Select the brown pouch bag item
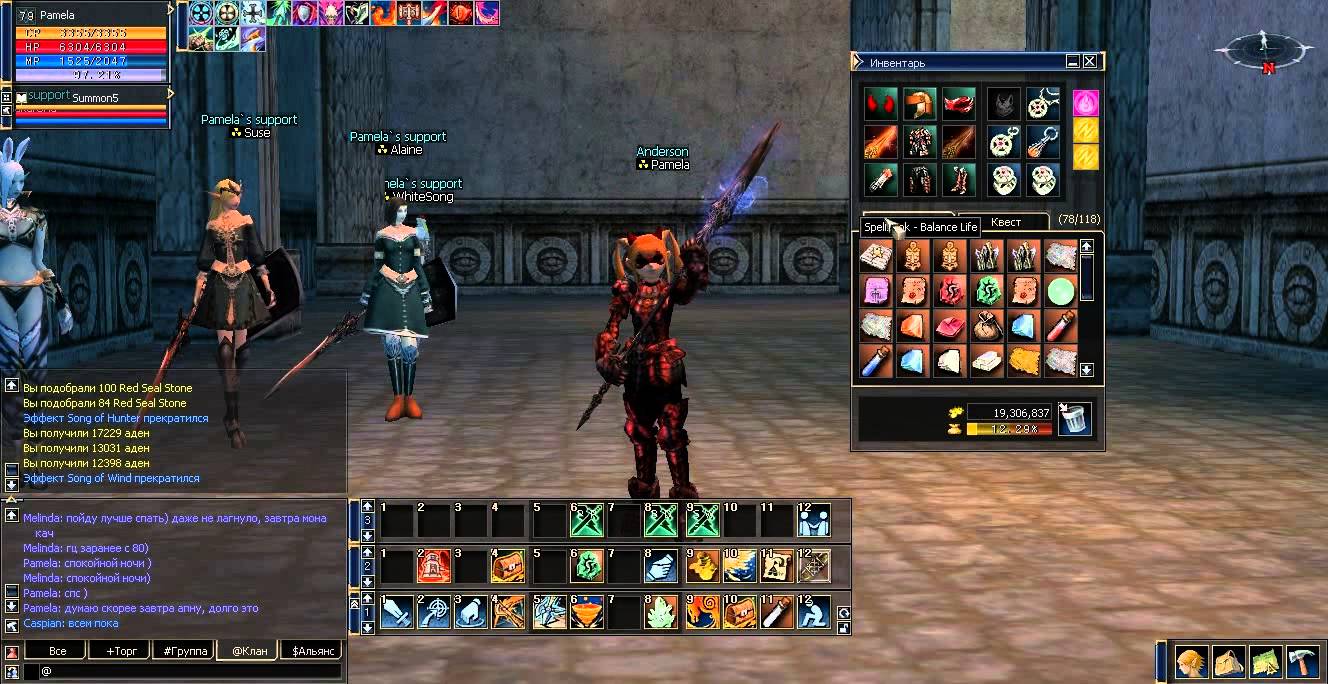The height and width of the screenshot is (684, 1328). click(984, 326)
